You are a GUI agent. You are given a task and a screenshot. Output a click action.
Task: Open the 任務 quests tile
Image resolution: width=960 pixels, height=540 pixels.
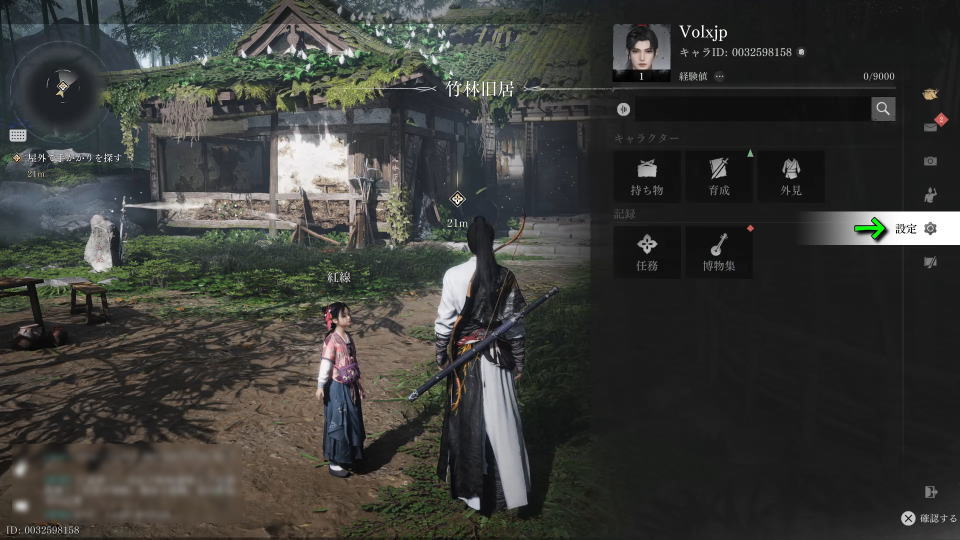[647, 251]
